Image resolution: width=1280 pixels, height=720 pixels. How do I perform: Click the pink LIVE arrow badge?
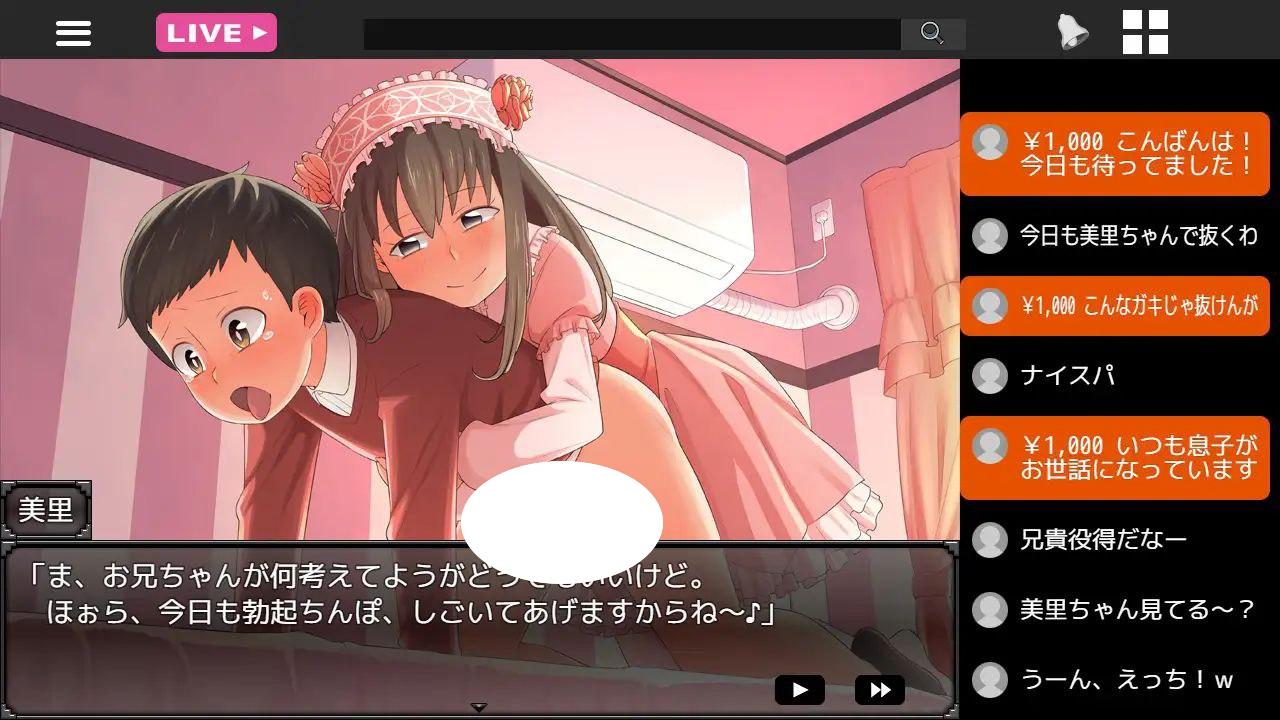tap(216, 33)
